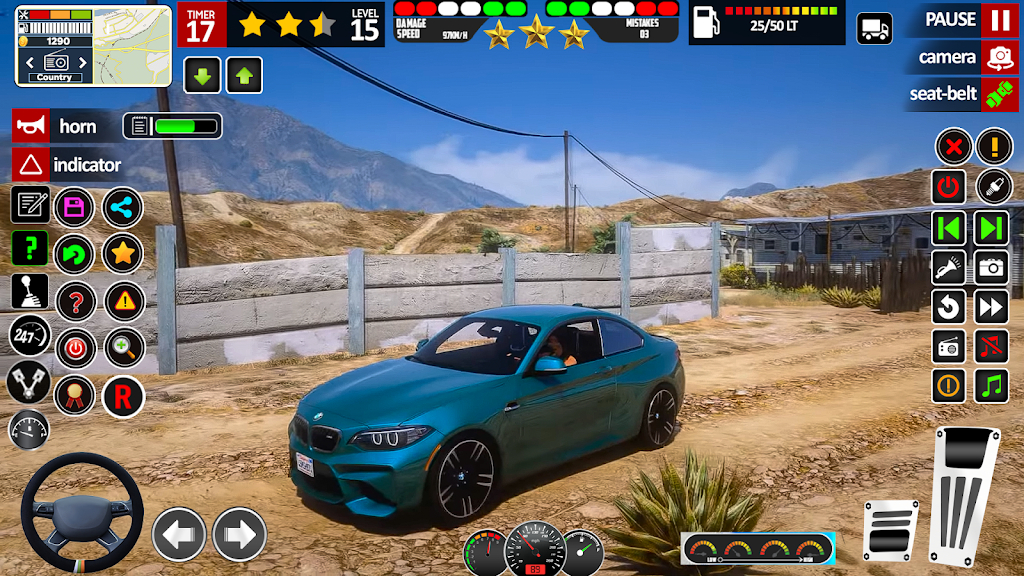Toggle the flashlight headlights icon
This screenshot has width=1024, height=576.
point(949,267)
